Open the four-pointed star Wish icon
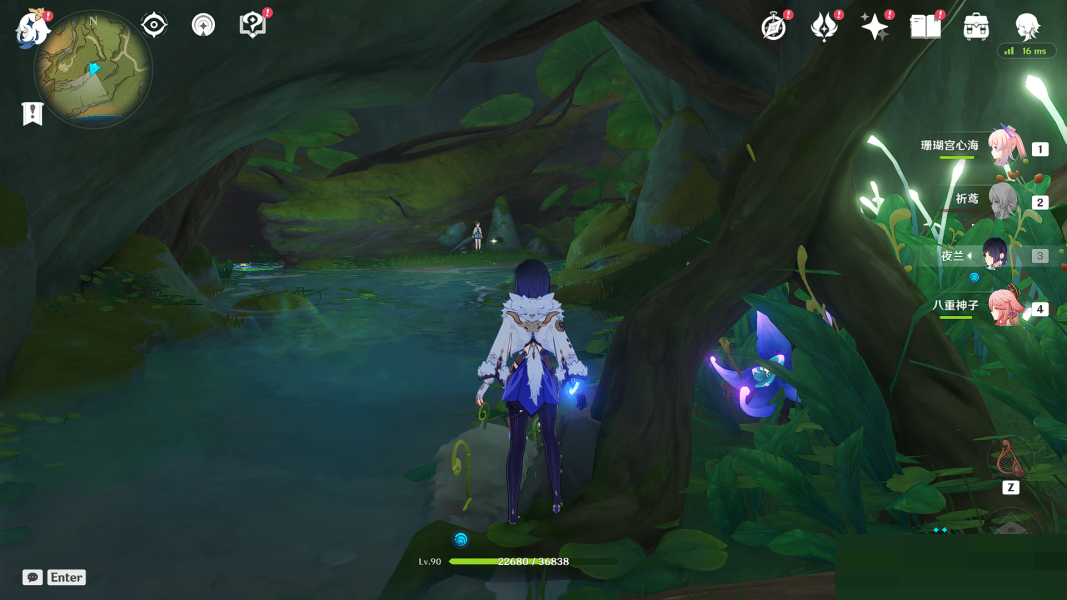Viewport: 1067px width, 600px height. pyautogui.click(x=875, y=27)
